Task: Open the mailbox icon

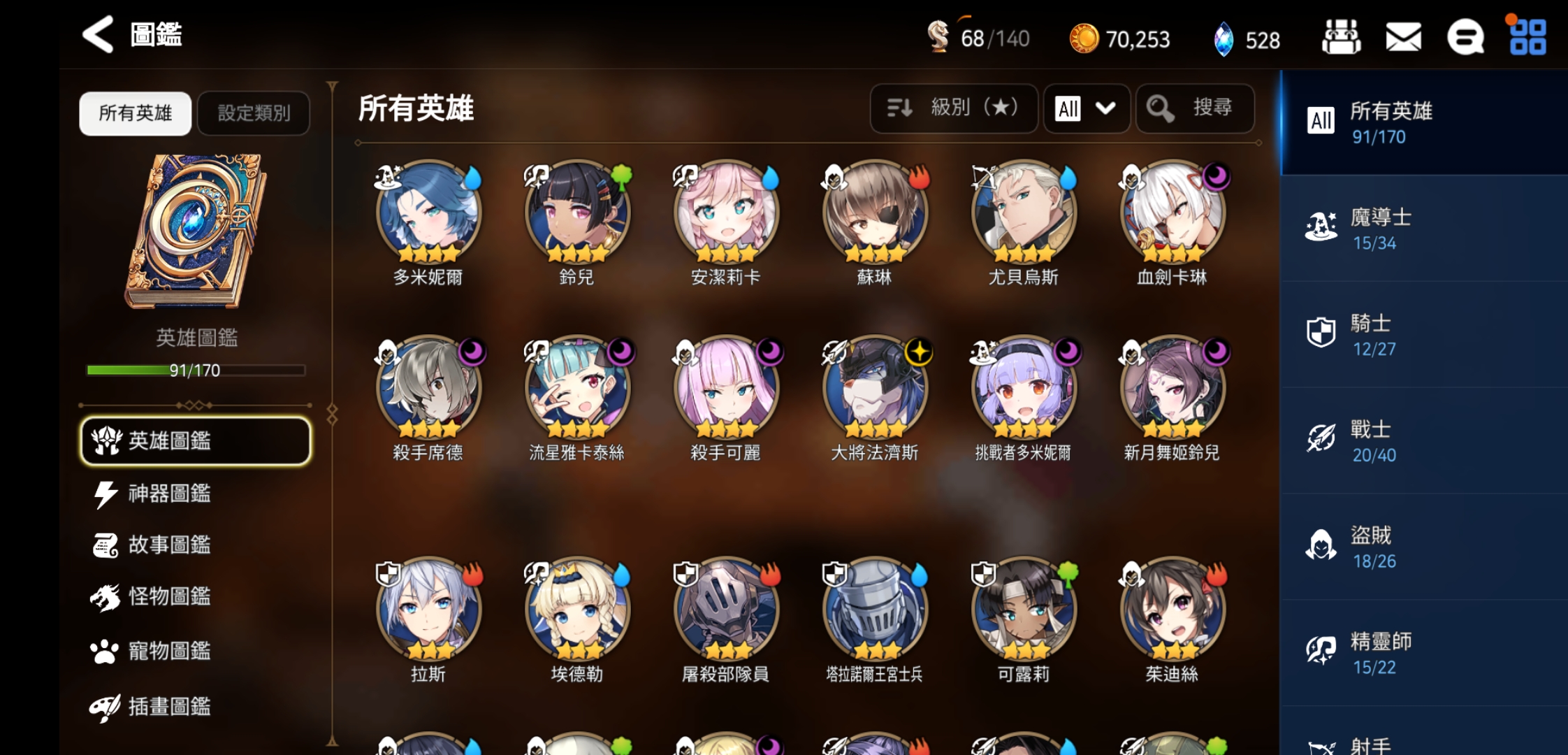Action: pyautogui.click(x=1403, y=38)
